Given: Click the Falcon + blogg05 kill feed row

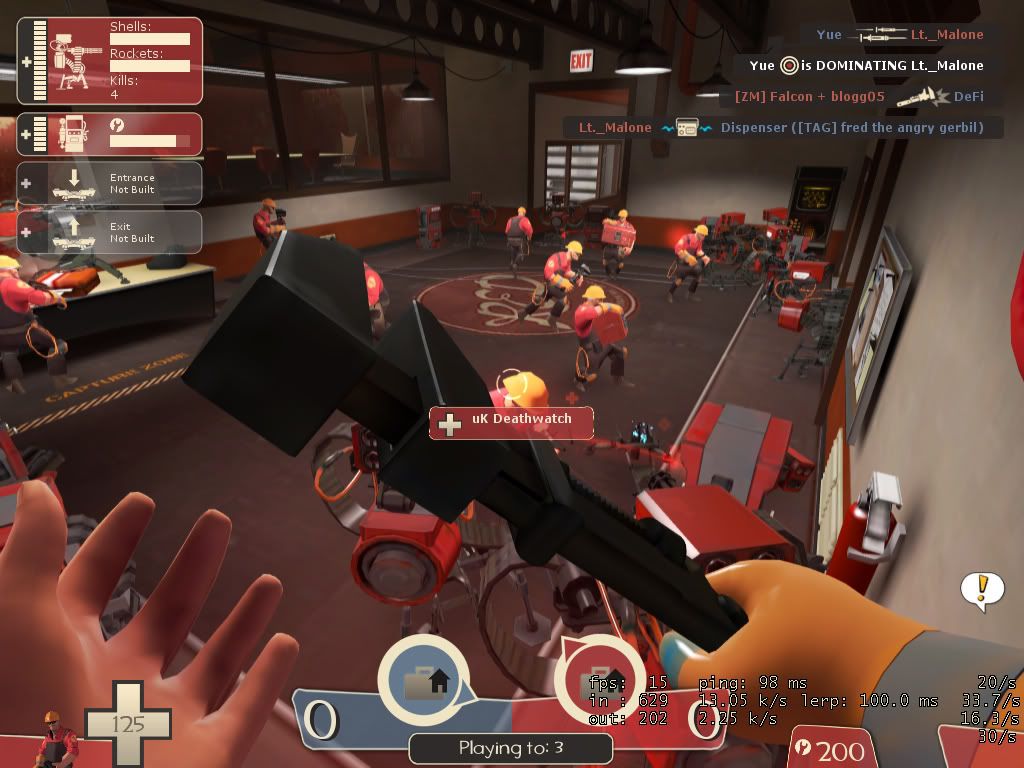Looking at the screenshot, I should coord(860,97).
